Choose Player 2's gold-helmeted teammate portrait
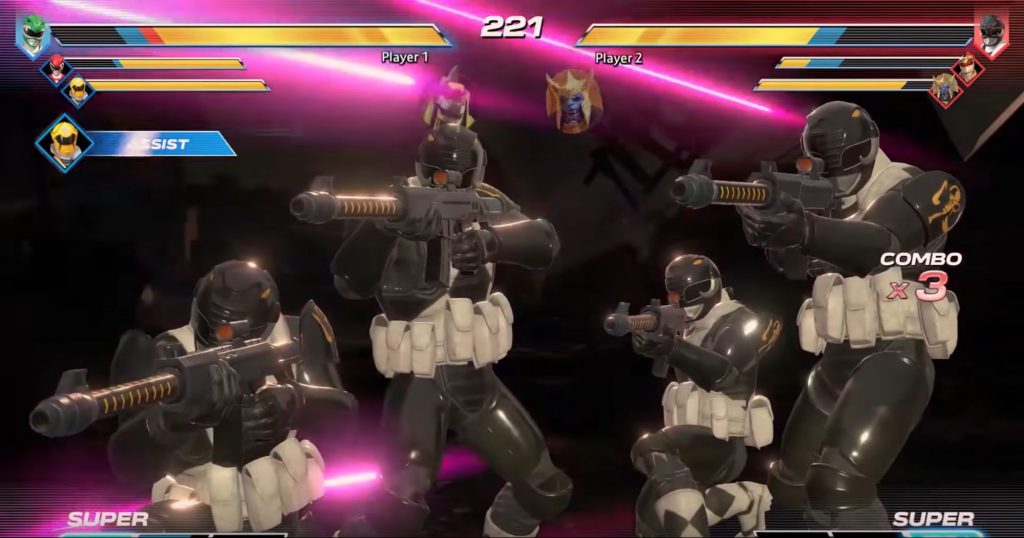The image size is (1024, 538). point(968,67)
